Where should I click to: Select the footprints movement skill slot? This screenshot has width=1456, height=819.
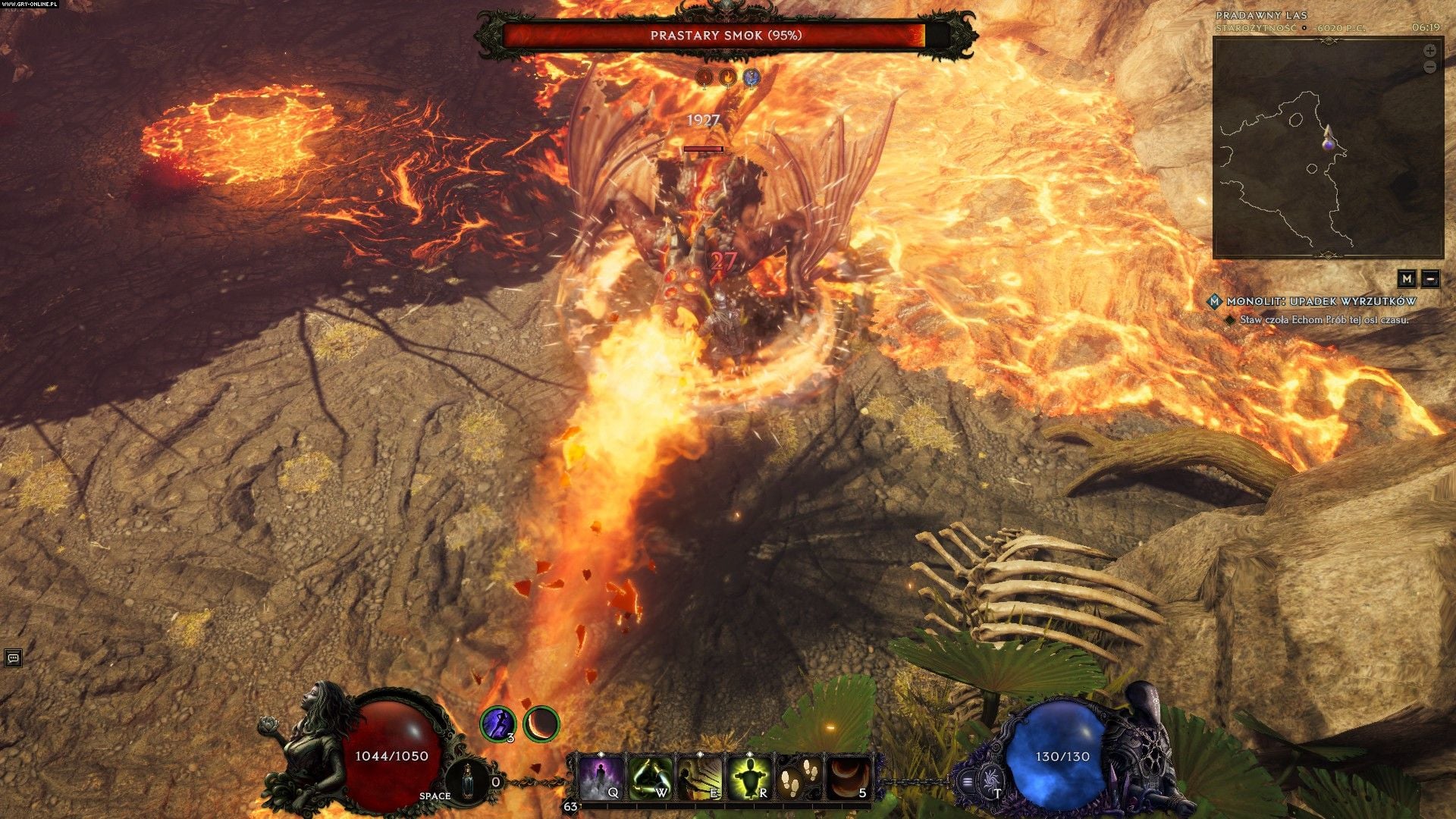[799, 777]
